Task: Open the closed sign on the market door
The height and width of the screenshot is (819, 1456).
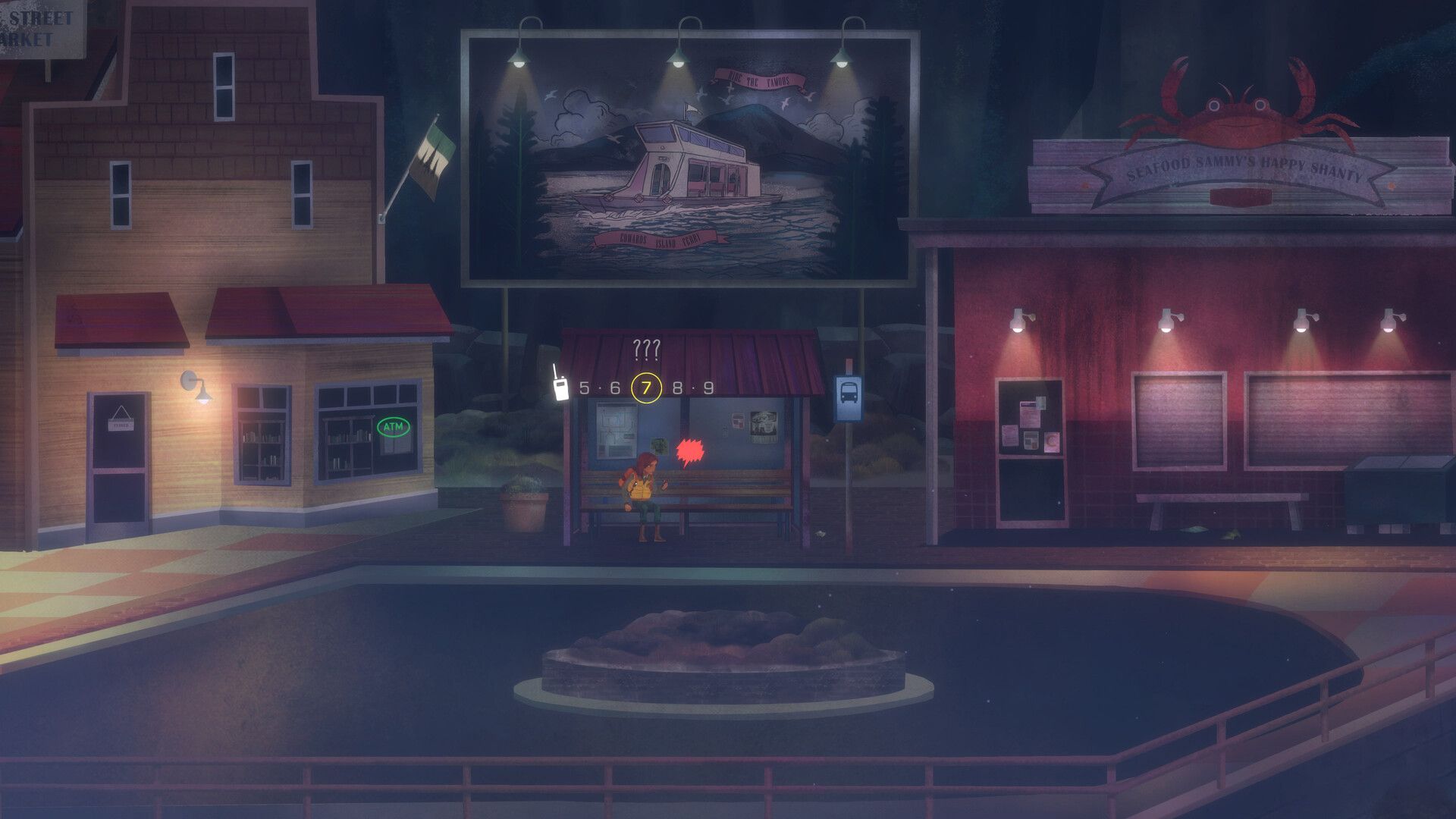Action: click(x=121, y=425)
